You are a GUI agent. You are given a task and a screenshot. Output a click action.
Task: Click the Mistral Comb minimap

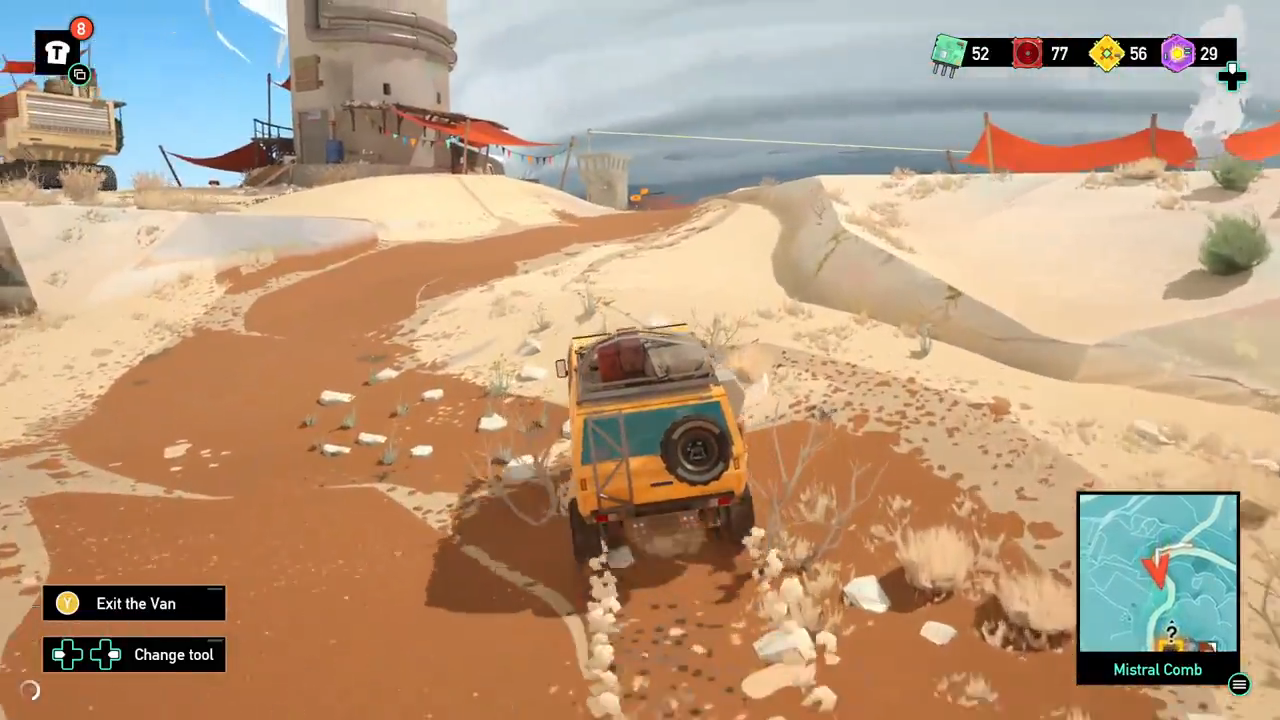(1158, 572)
